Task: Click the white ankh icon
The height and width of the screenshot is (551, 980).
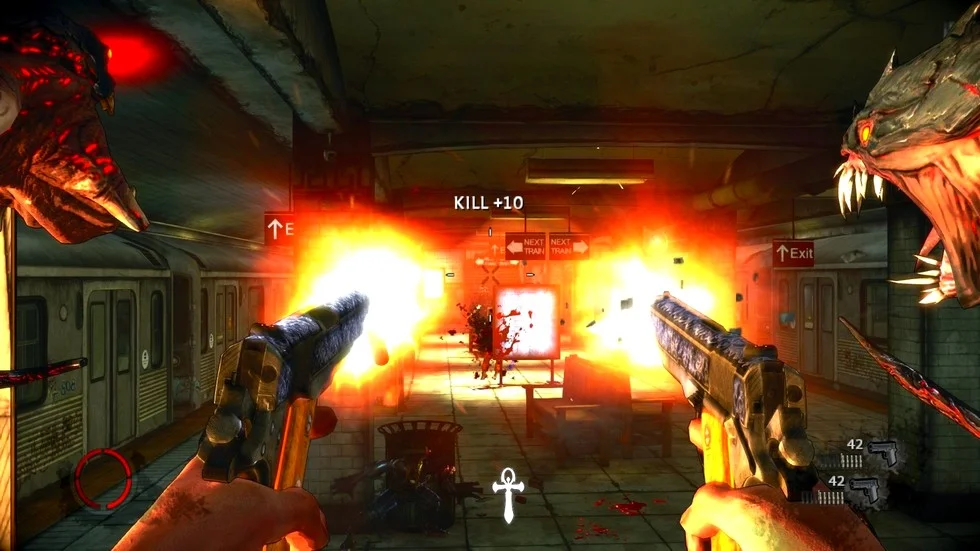Action: tap(508, 493)
